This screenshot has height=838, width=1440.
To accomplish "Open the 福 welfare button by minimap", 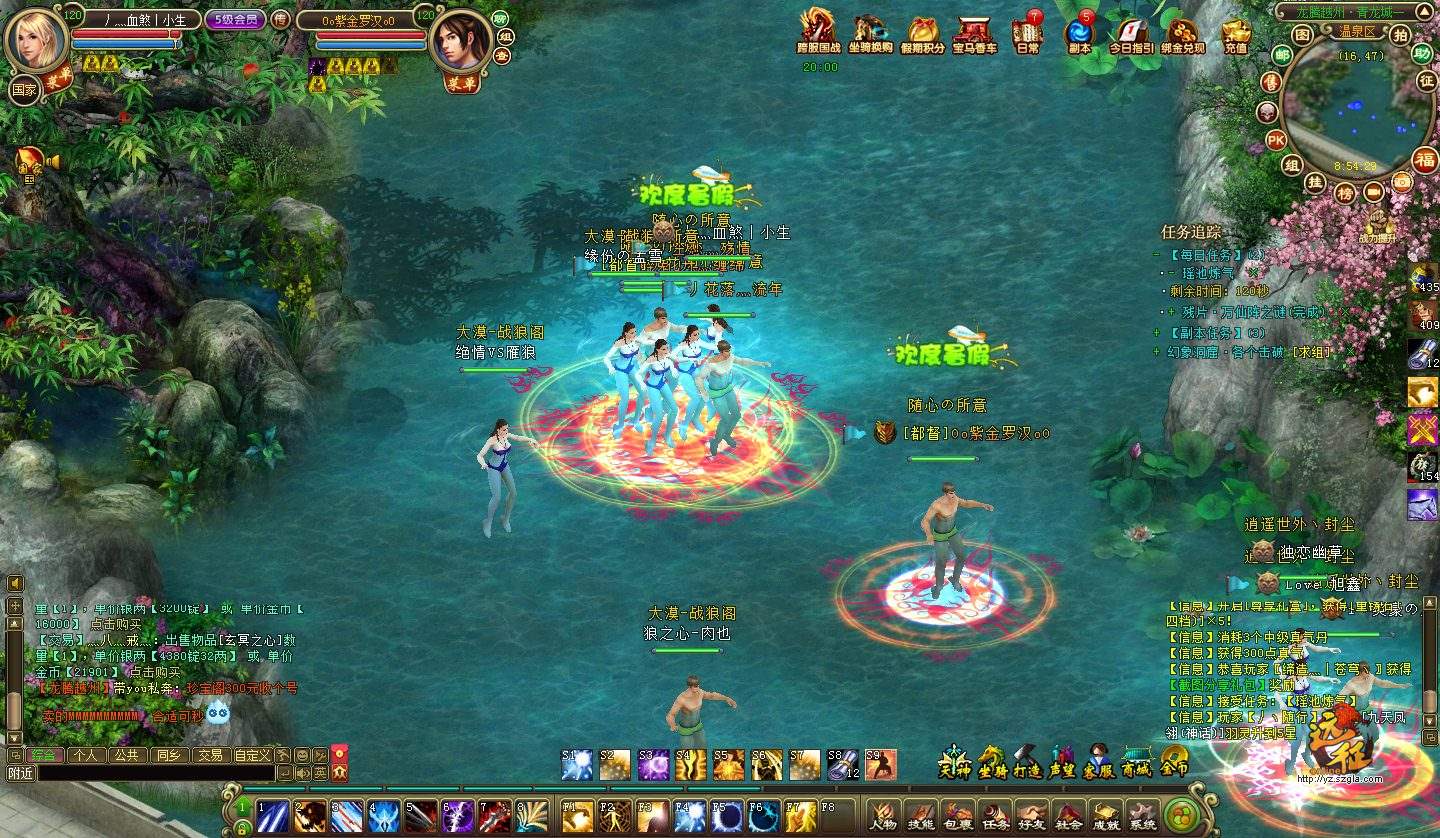I will point(1424,158).
